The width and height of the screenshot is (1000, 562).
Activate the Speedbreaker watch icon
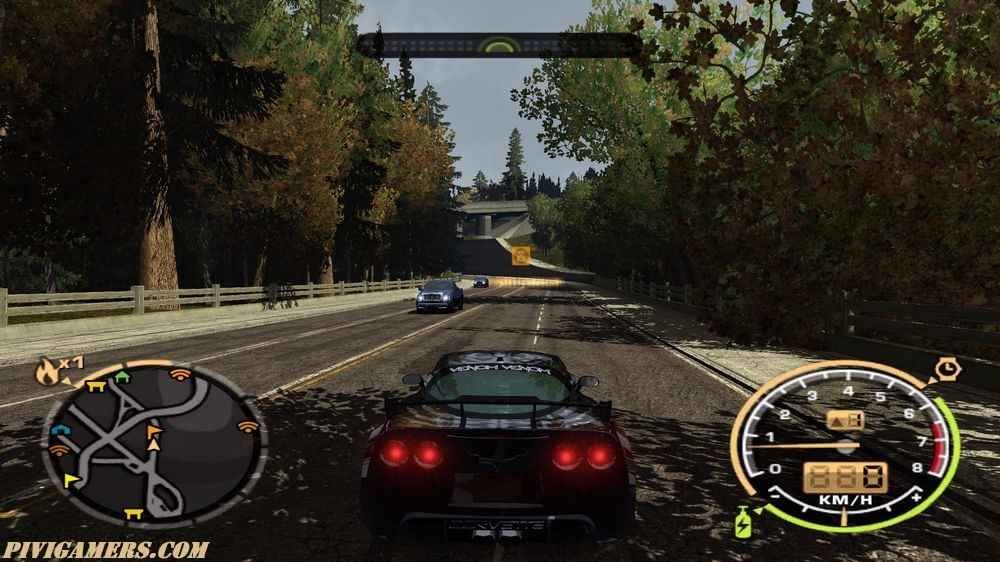point(945,370)
